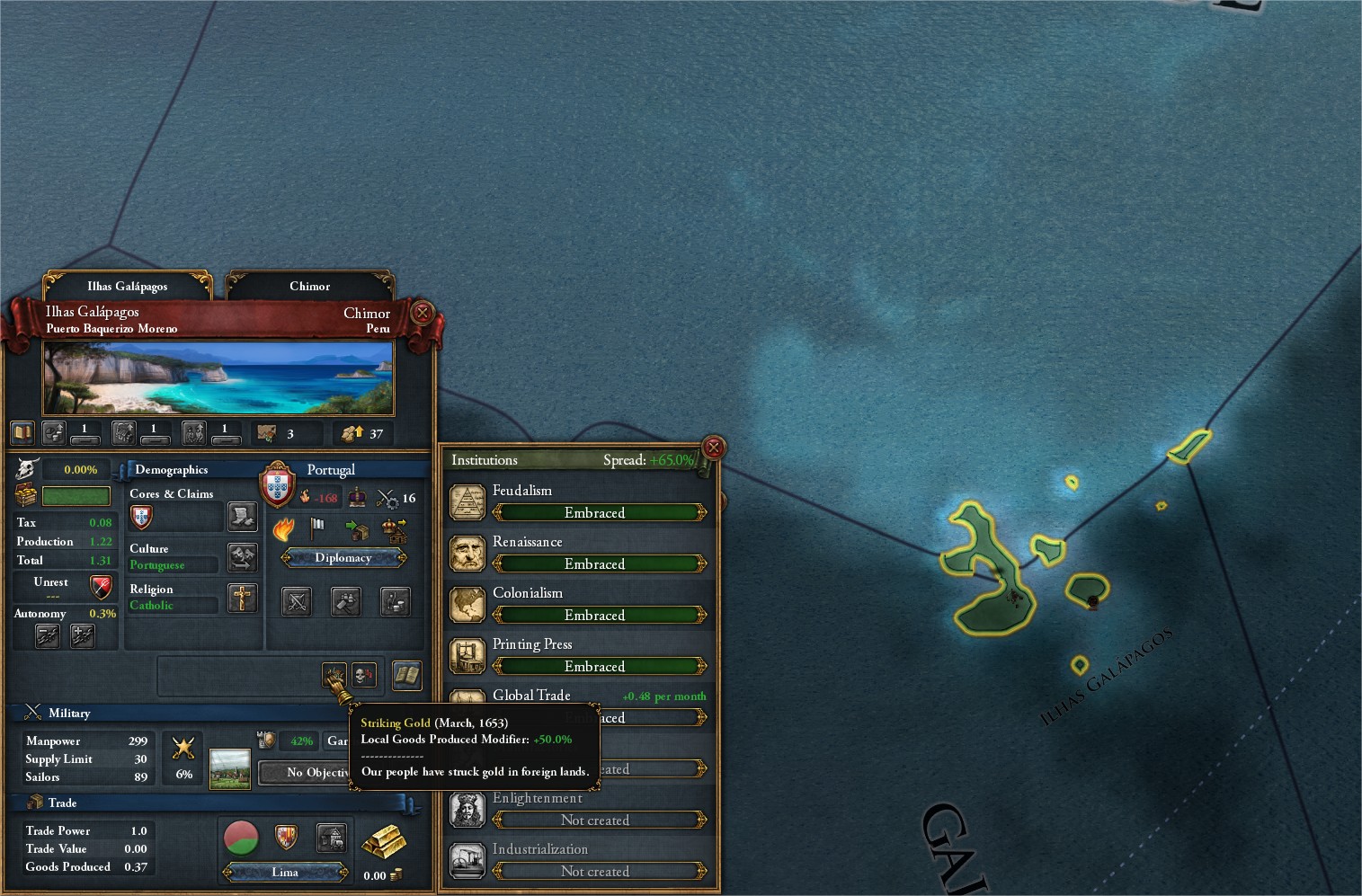The height and width of the screenshot is (896, 1362).
Task: Open the Diplomacy category selector
Action: point(343,558)
